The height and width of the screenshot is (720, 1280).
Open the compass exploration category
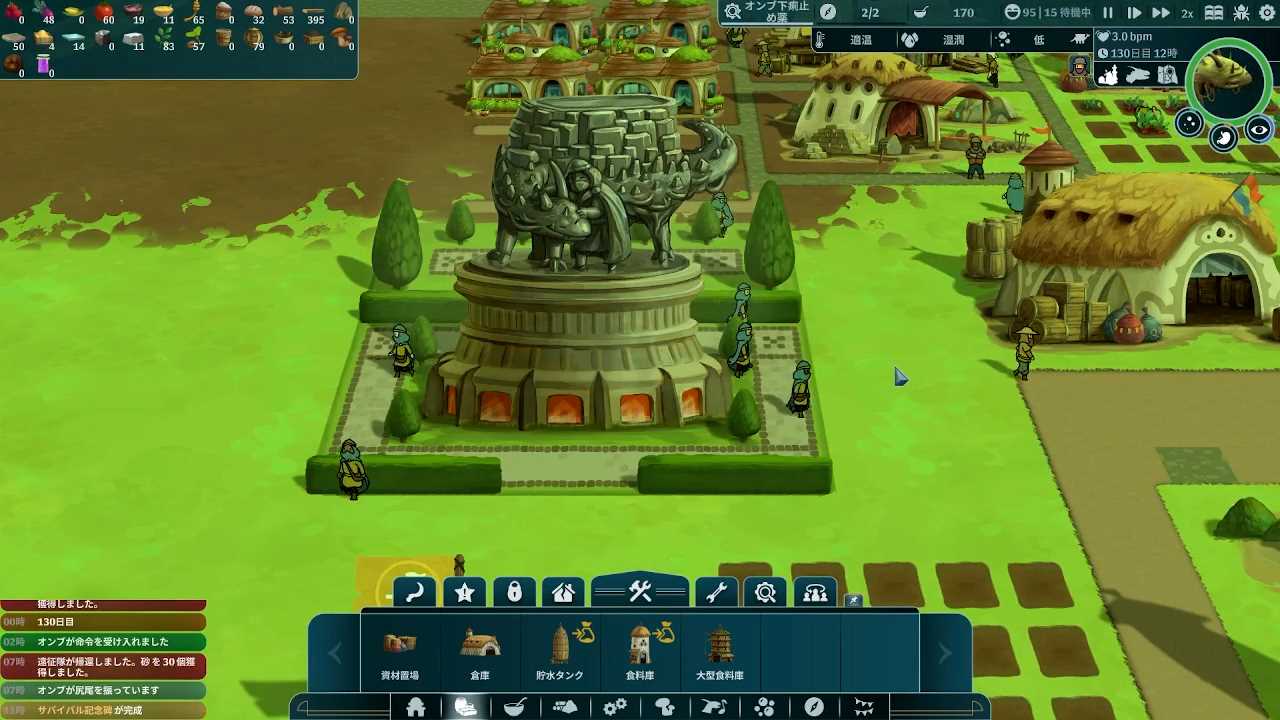coord(814,707)
